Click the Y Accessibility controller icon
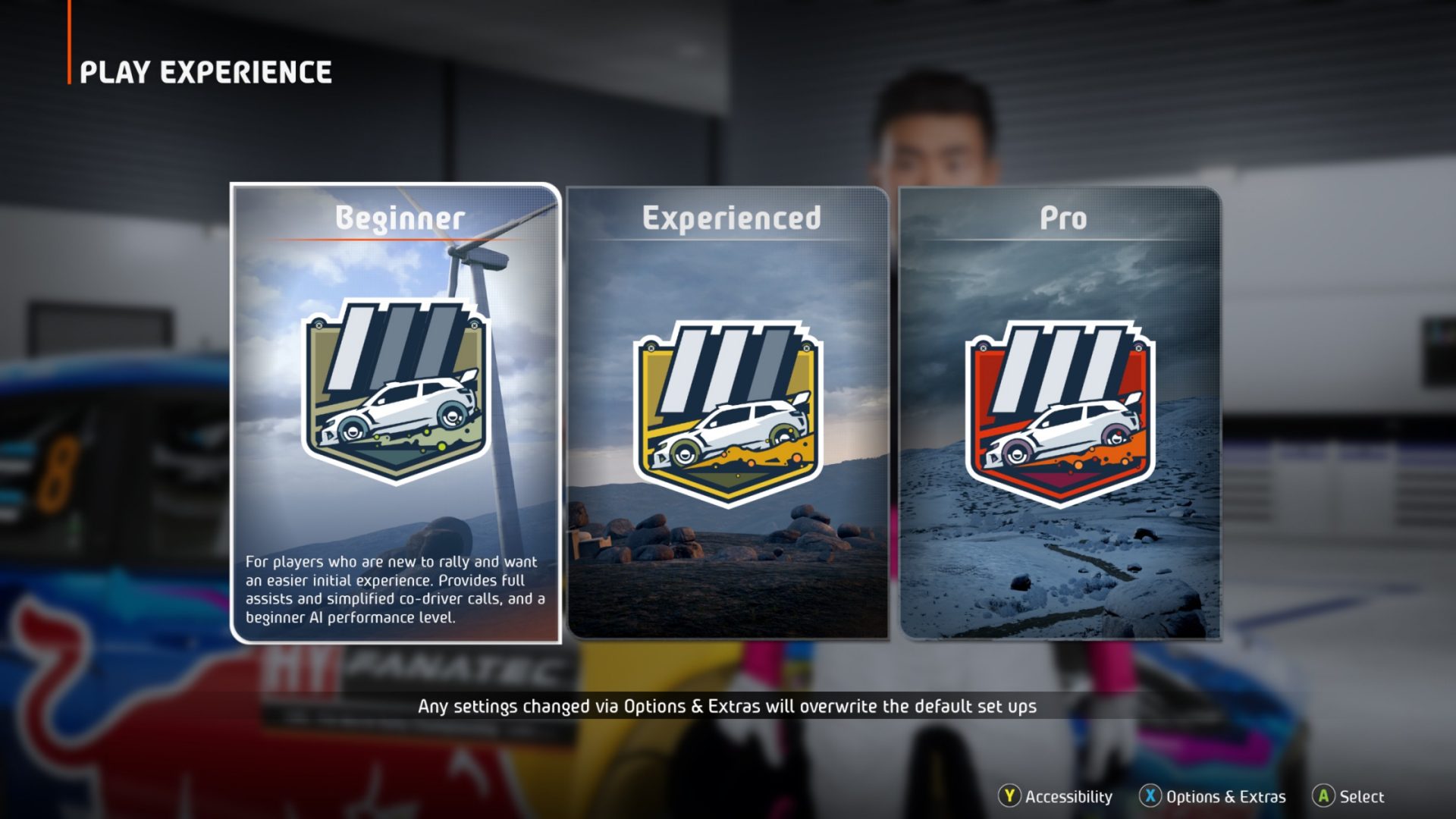 (1009, 797)
